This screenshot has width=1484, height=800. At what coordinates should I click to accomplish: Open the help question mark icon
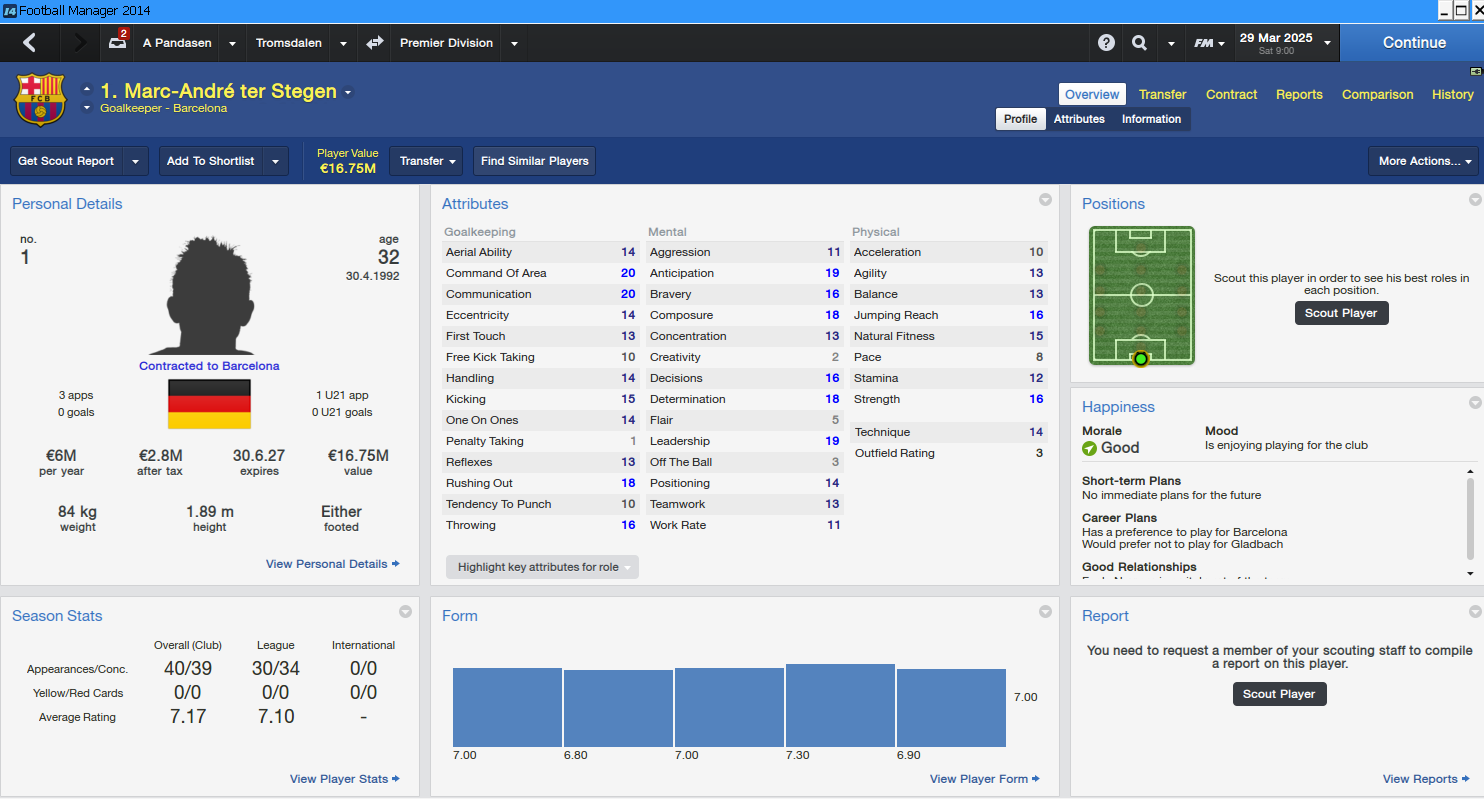pyautogui.click(x=1106, y=43)
